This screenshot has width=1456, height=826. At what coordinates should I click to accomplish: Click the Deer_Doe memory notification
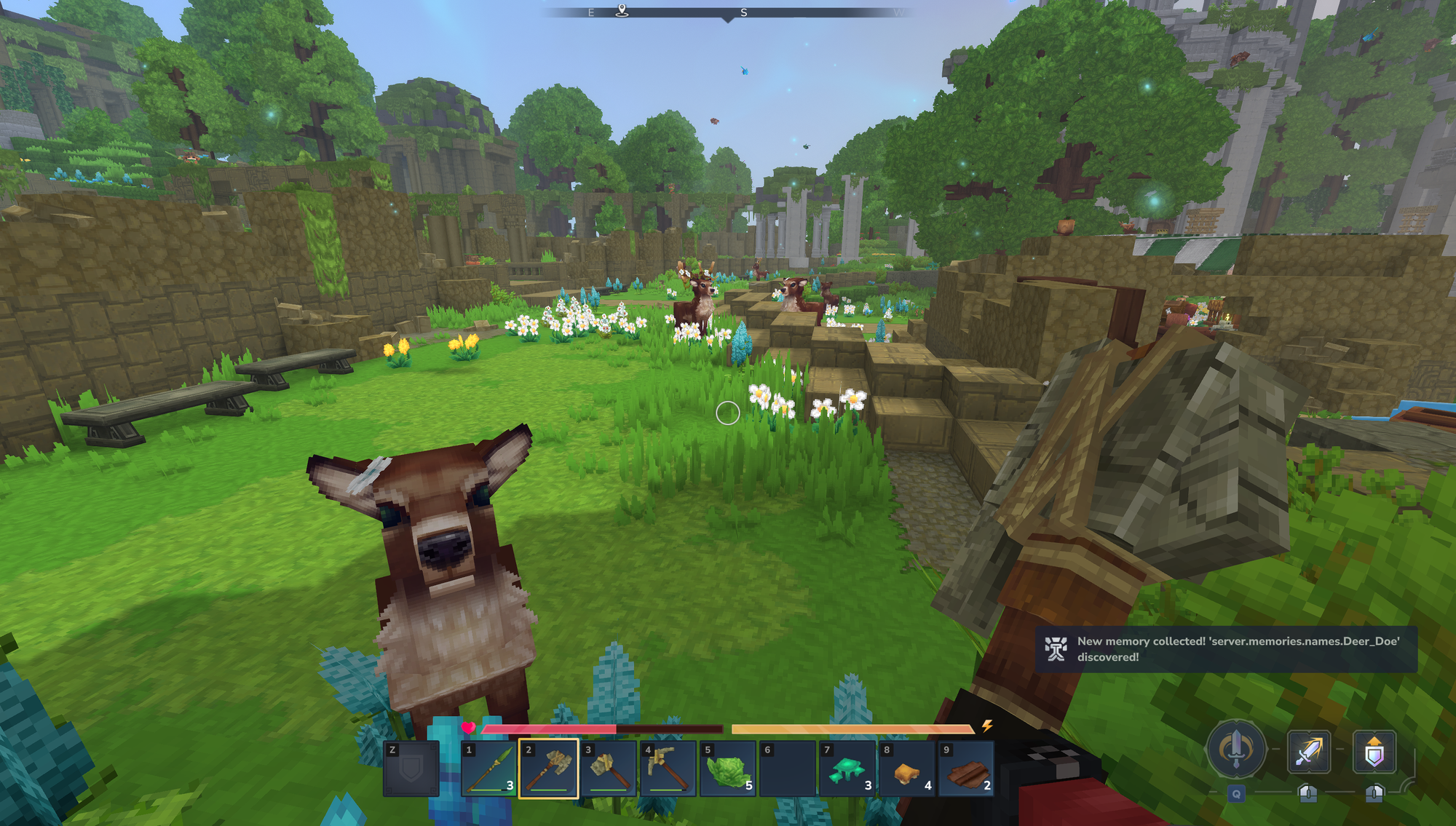point(1226,649)
